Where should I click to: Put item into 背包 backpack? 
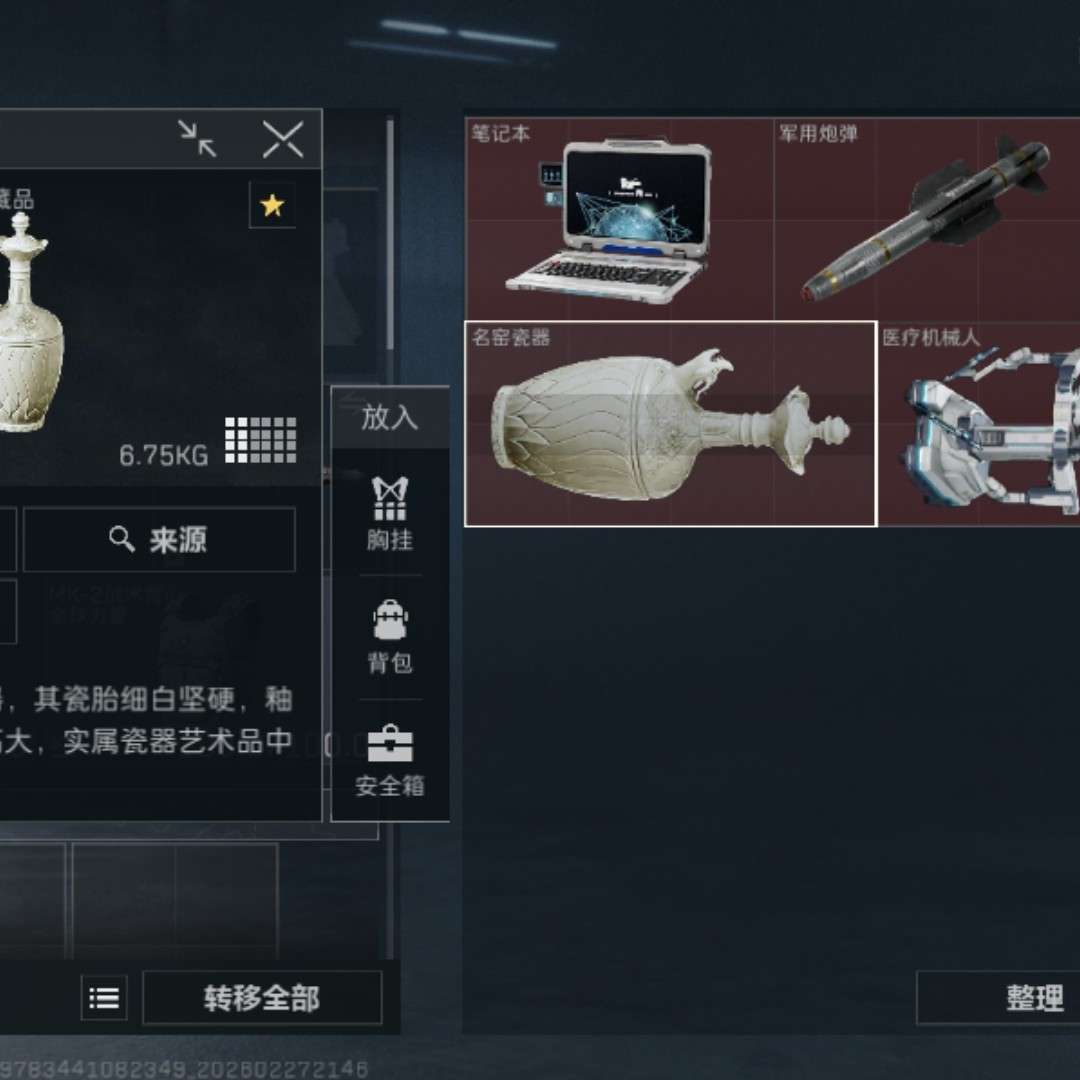click(x=389, y=637)
